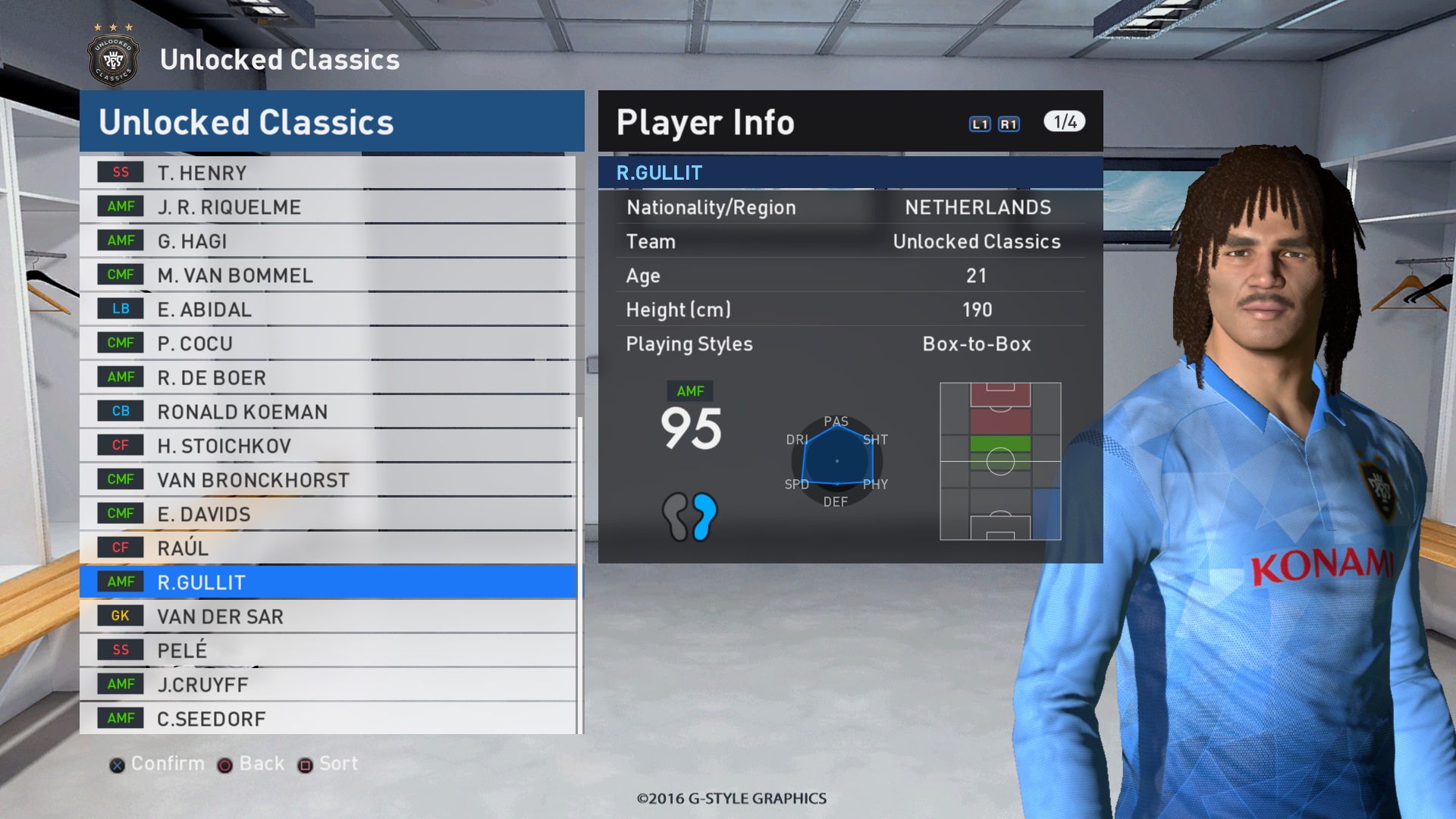
Task: Select Raúl, the centre forward
Action: click(328, 548)
